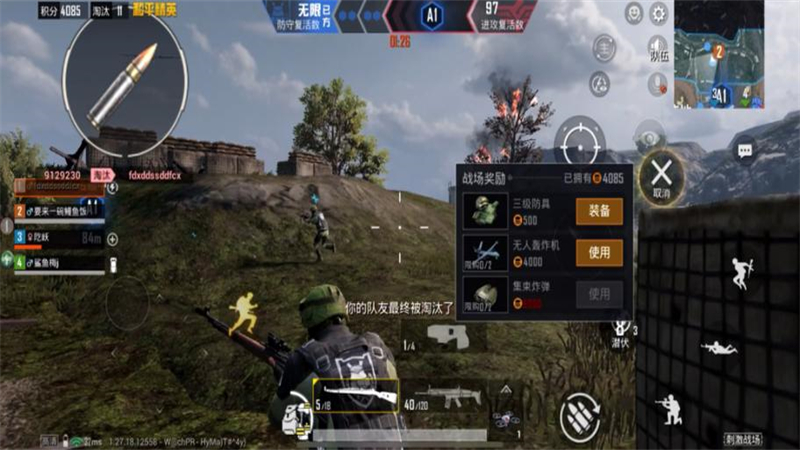Screen dimensions: 800x450
Task: Open the settings gear icon
Action: (x=659, y=13)
